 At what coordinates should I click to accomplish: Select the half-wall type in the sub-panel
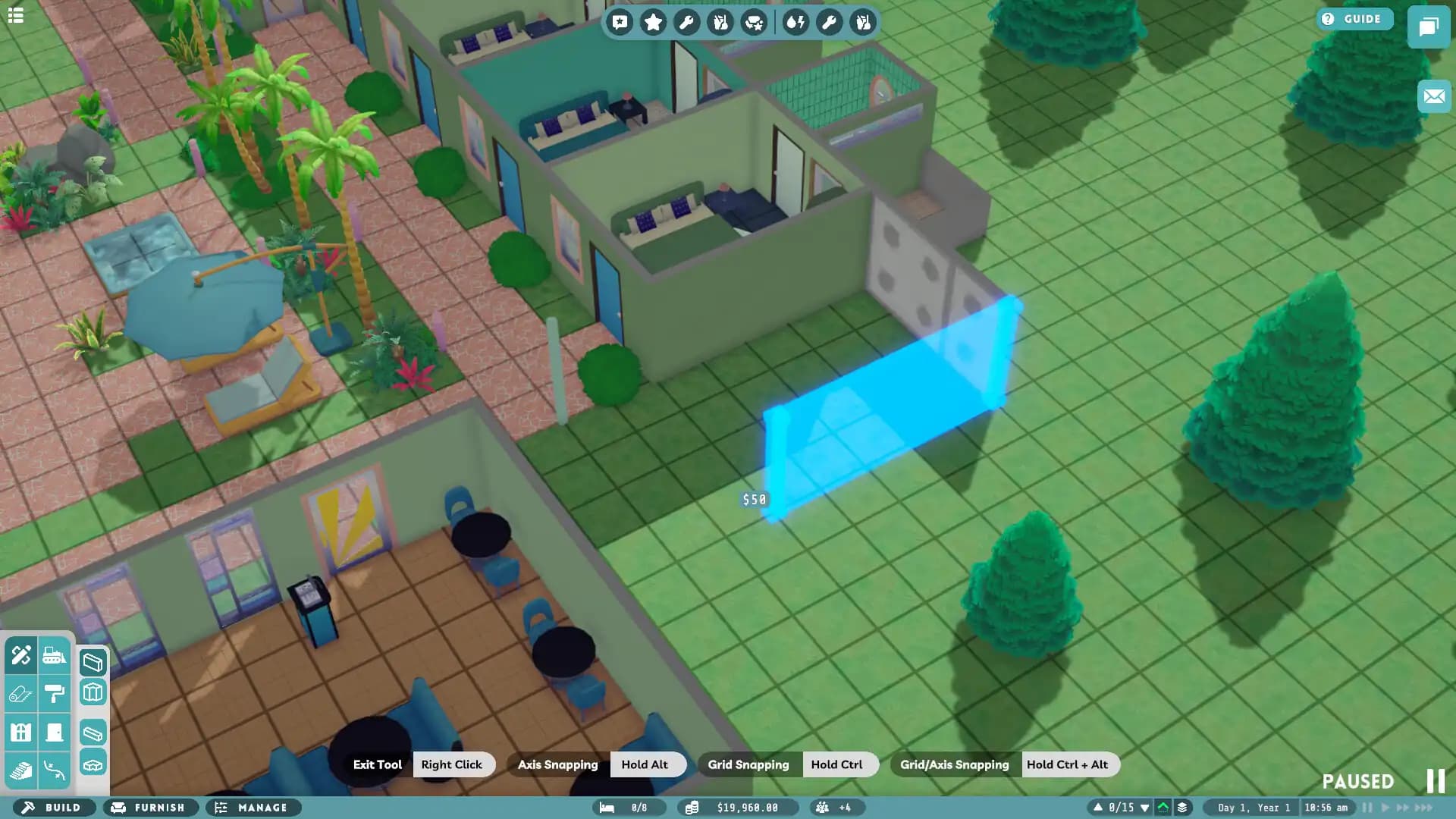pos(93,732)
